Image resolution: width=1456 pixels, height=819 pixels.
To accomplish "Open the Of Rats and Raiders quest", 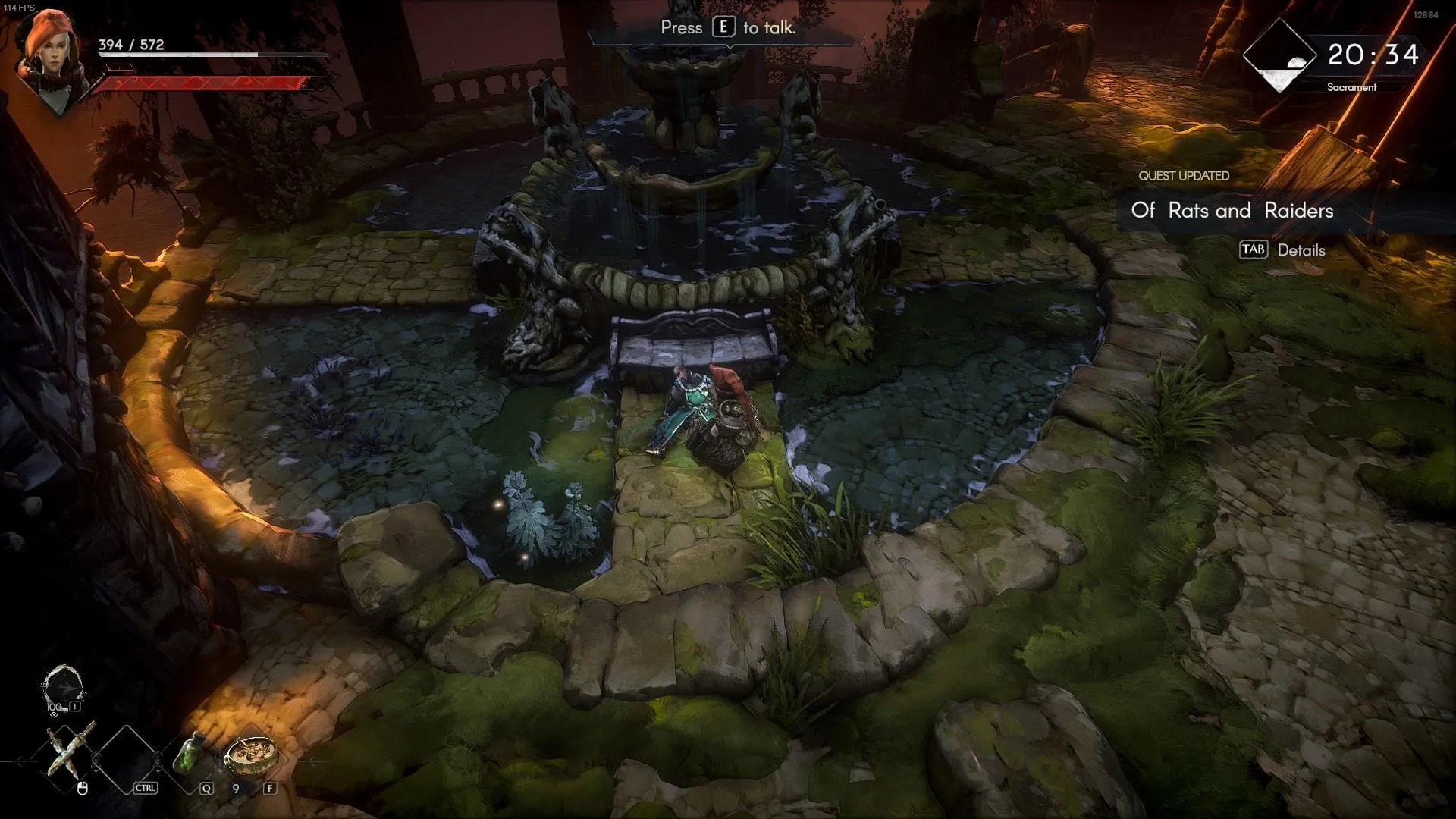I will (x=1232, y=211).
